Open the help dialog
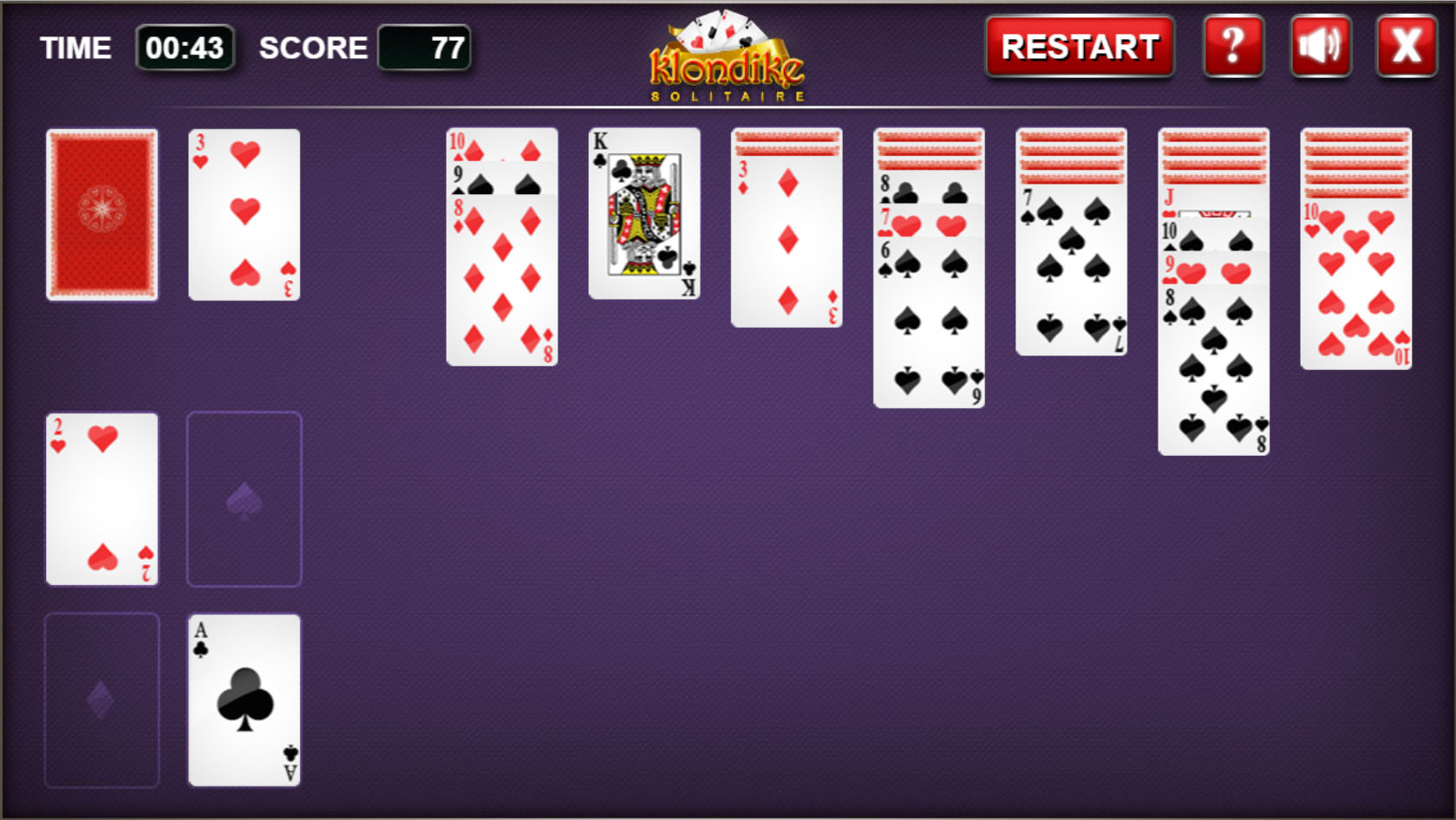The image size is (1456, 820). [x=1232, y=47]
